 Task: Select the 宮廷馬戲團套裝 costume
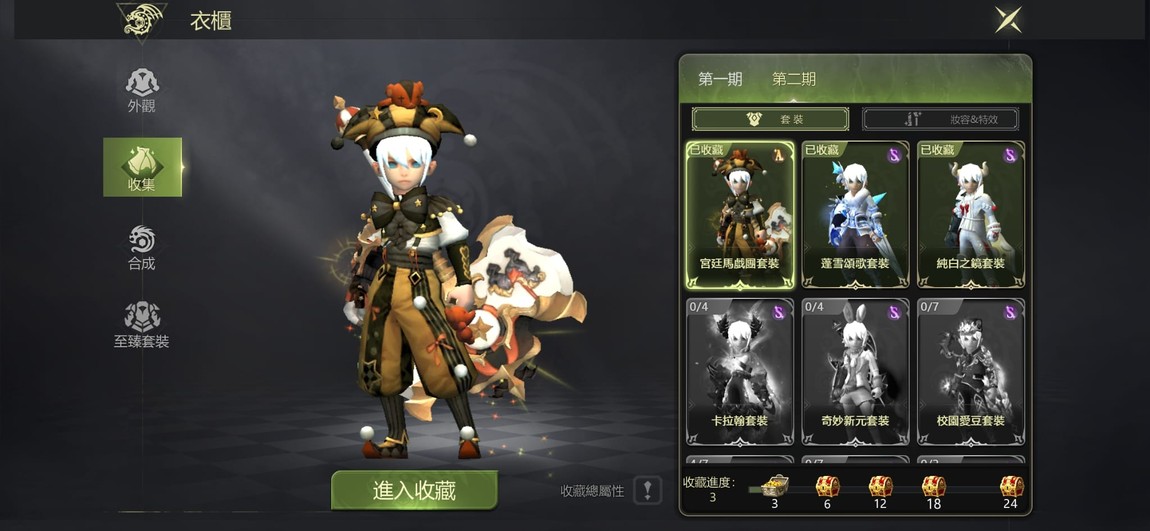click(x=740, y=213)
